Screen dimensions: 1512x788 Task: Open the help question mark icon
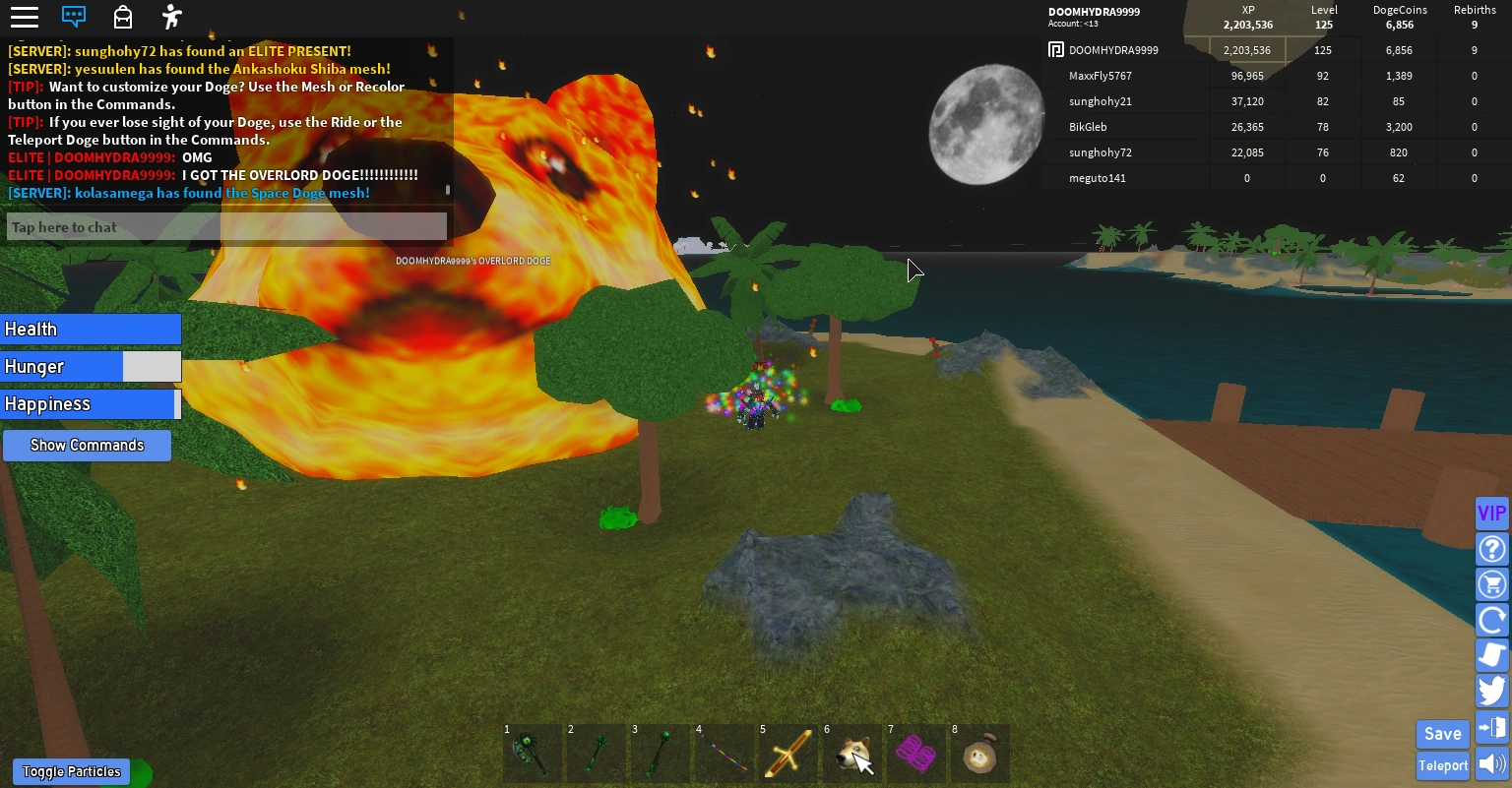click(1492, 549)
